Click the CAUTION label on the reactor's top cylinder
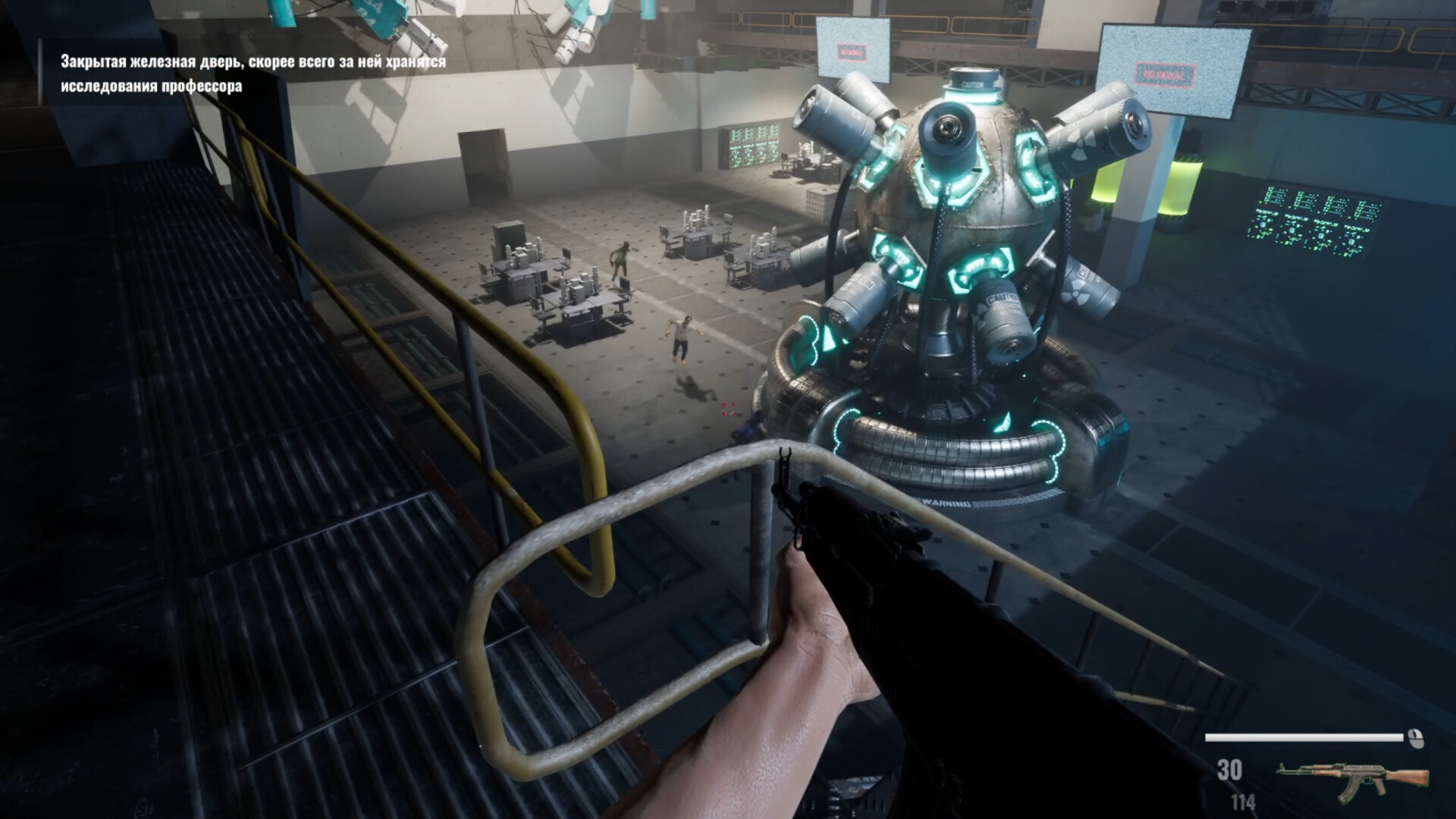The image size is (1456, 819). coord(971,84)
